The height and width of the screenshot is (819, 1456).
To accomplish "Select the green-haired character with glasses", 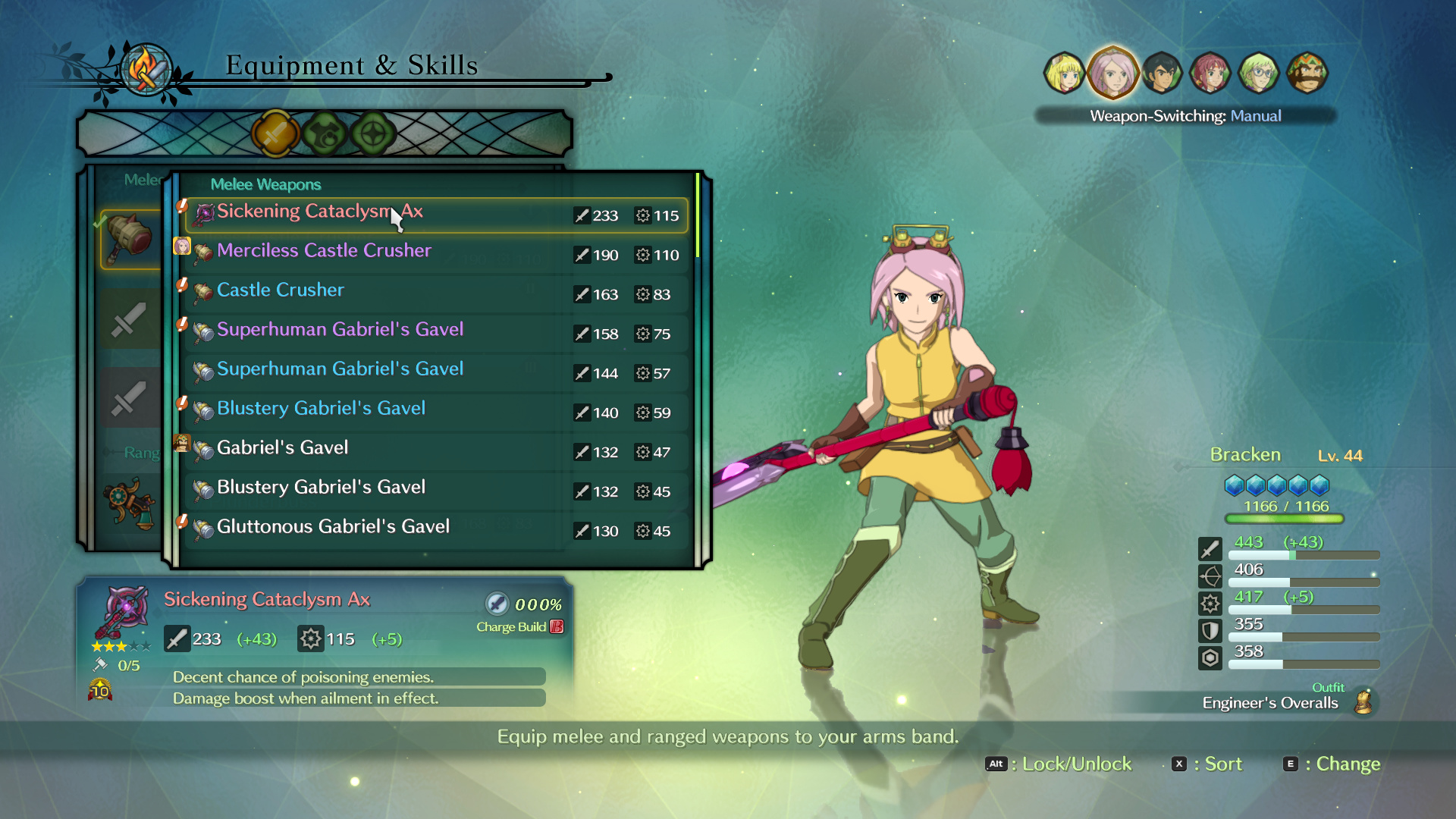I will 1259,74.
